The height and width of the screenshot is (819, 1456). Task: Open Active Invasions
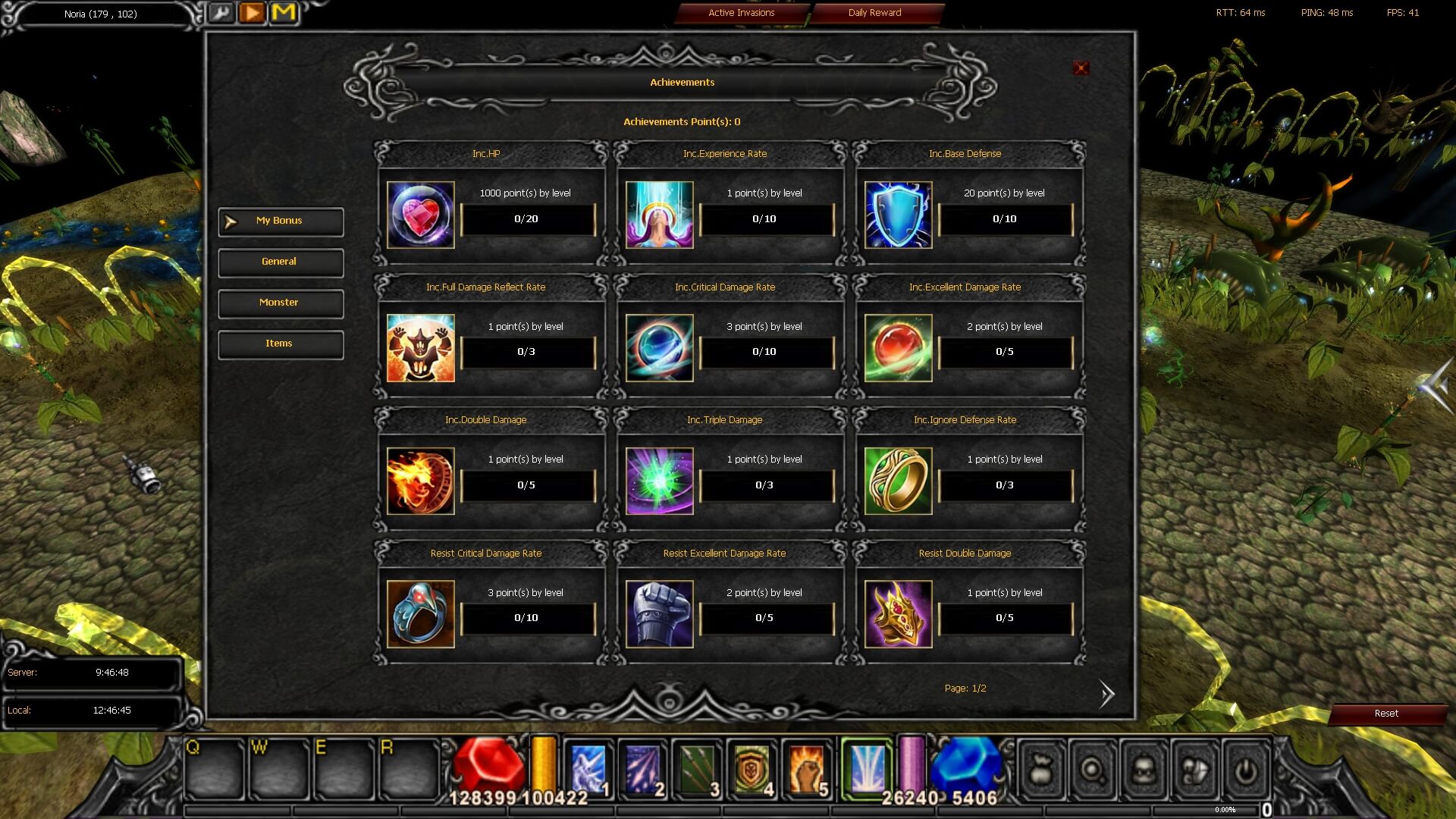click(741, 12)
